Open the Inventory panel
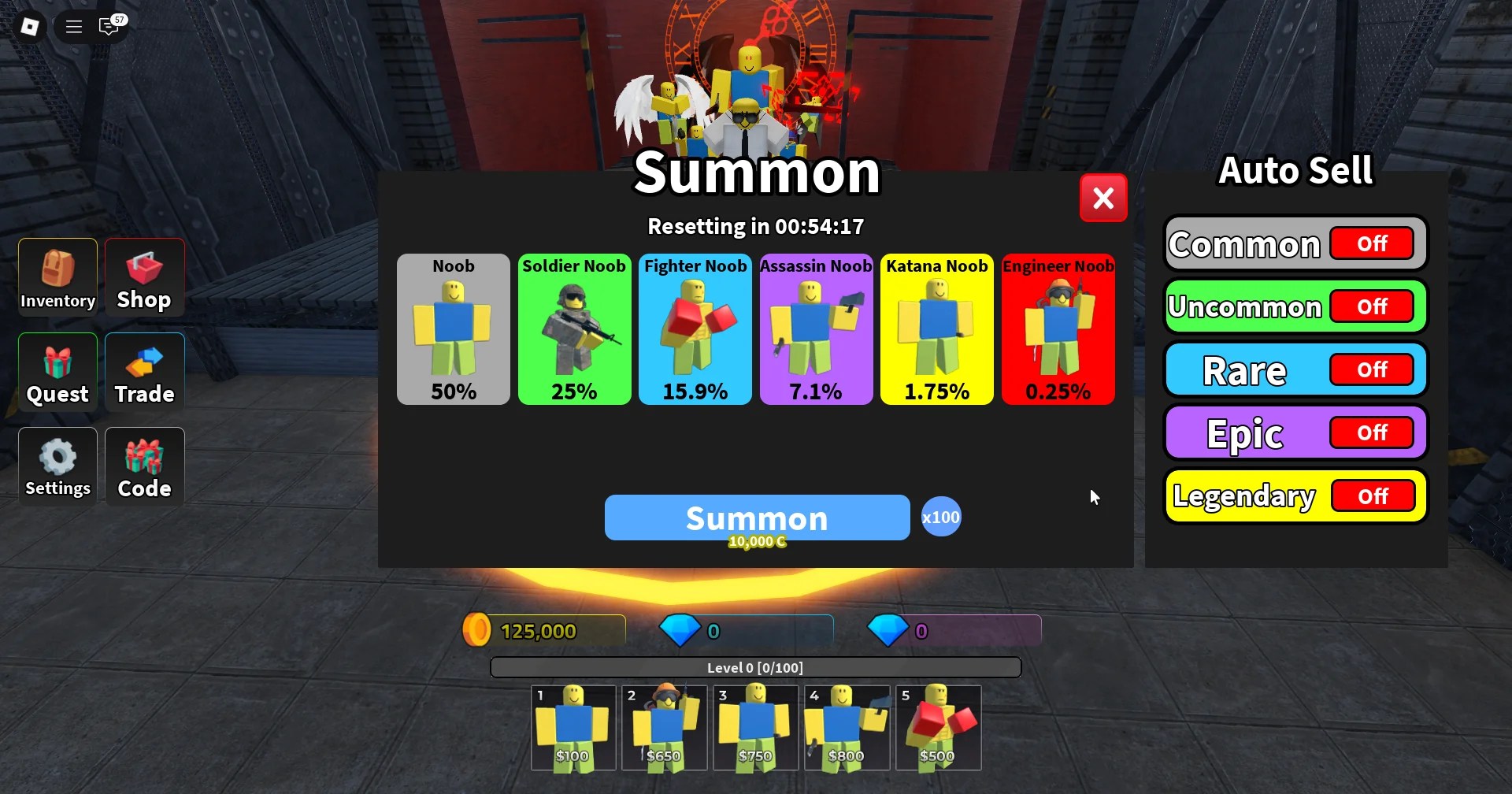The height and width of the screenshot is (794, 1512). coord(56,276)
